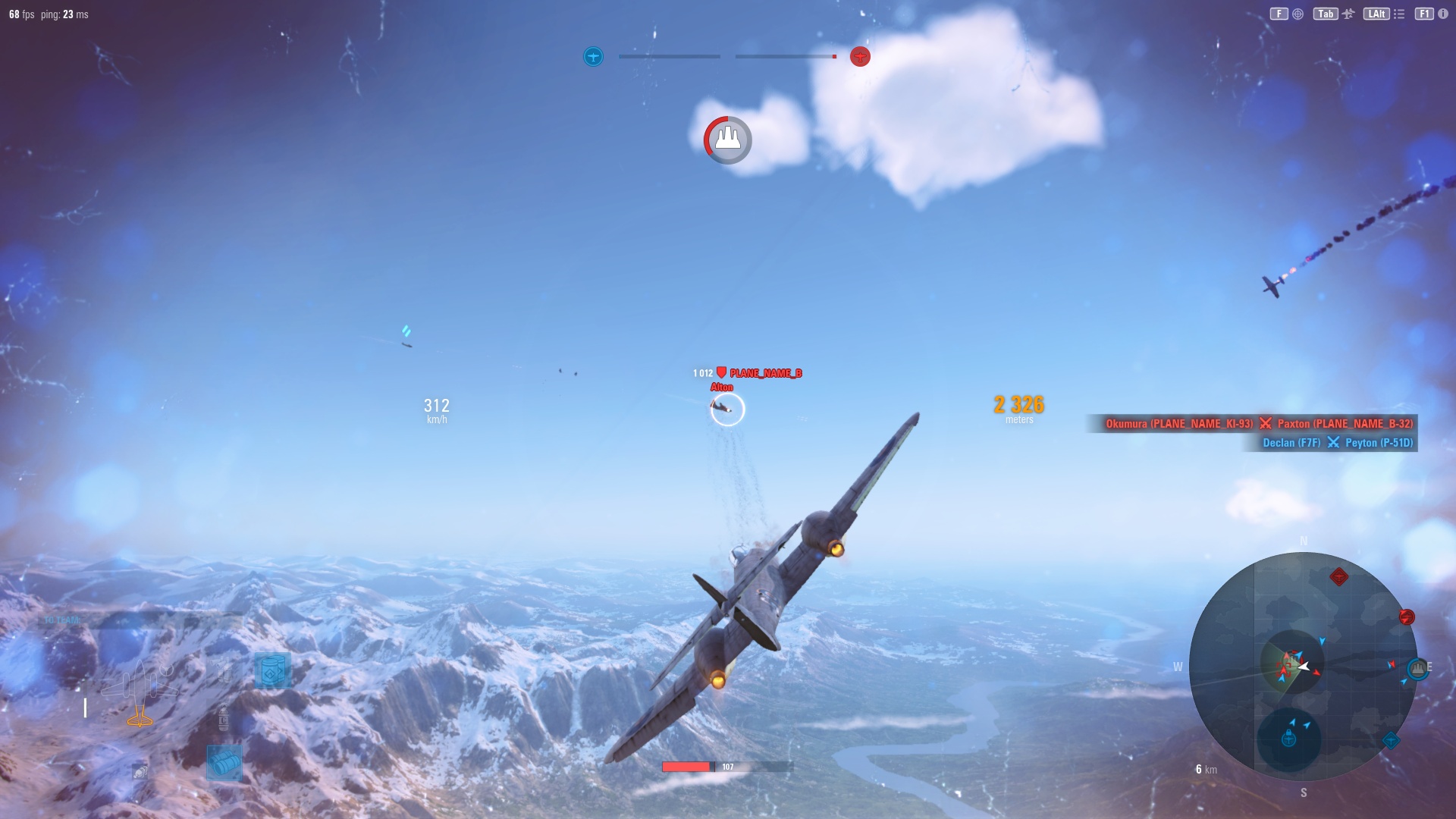This screenshot has width=1456, height=819.
Task: Click the squadron plane icon beside Tab
Action: [x=1347, y=13]
